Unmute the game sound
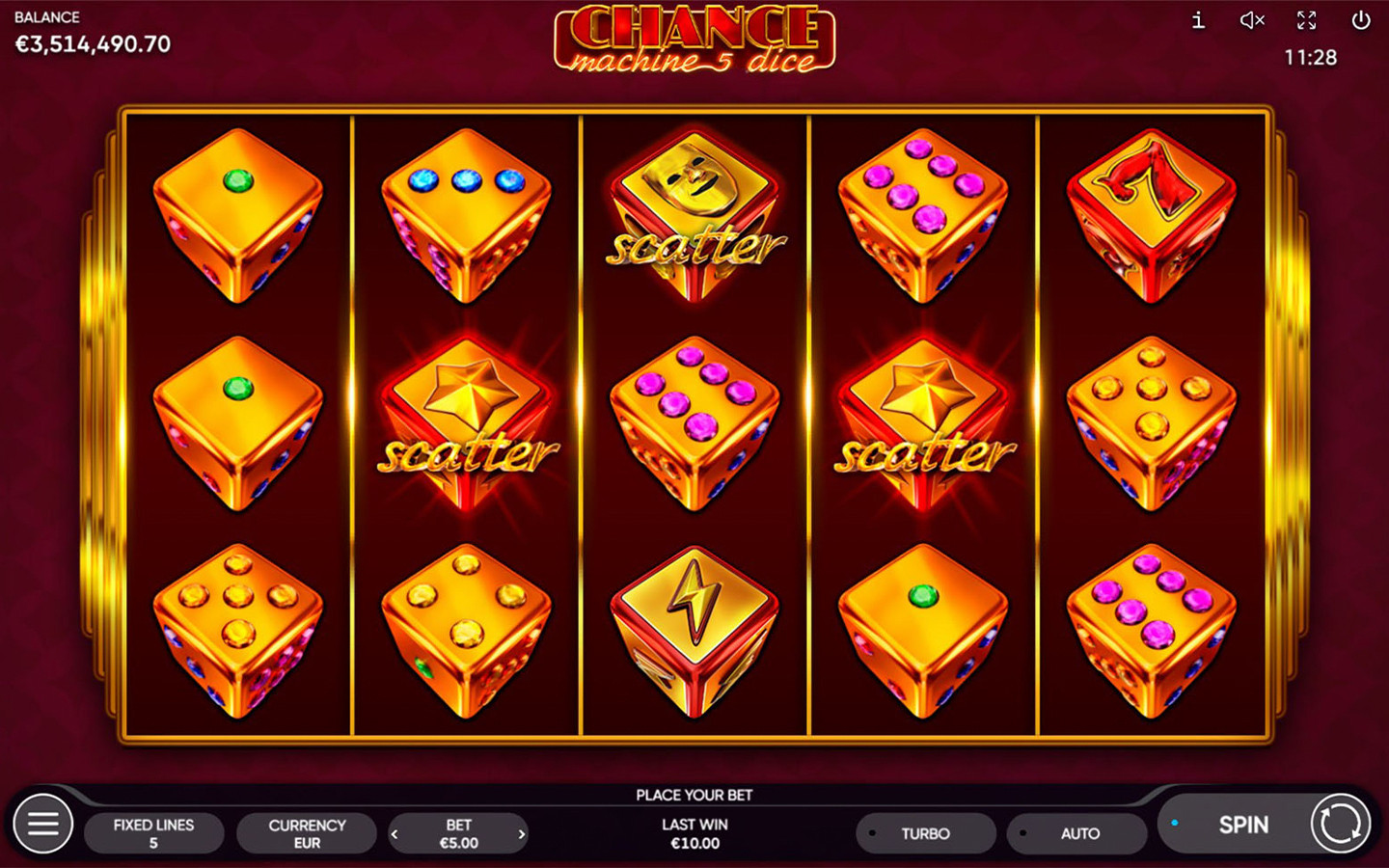The image size is (1389, 868). (1253, 20)
